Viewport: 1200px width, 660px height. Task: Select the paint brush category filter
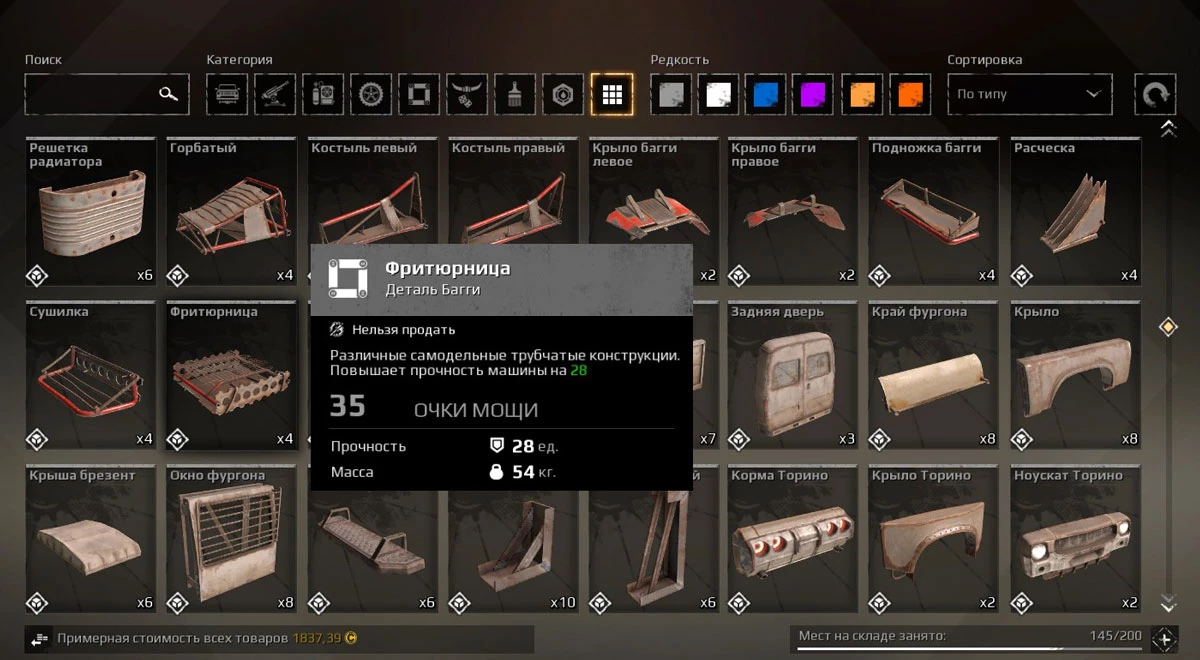[515, 94]
